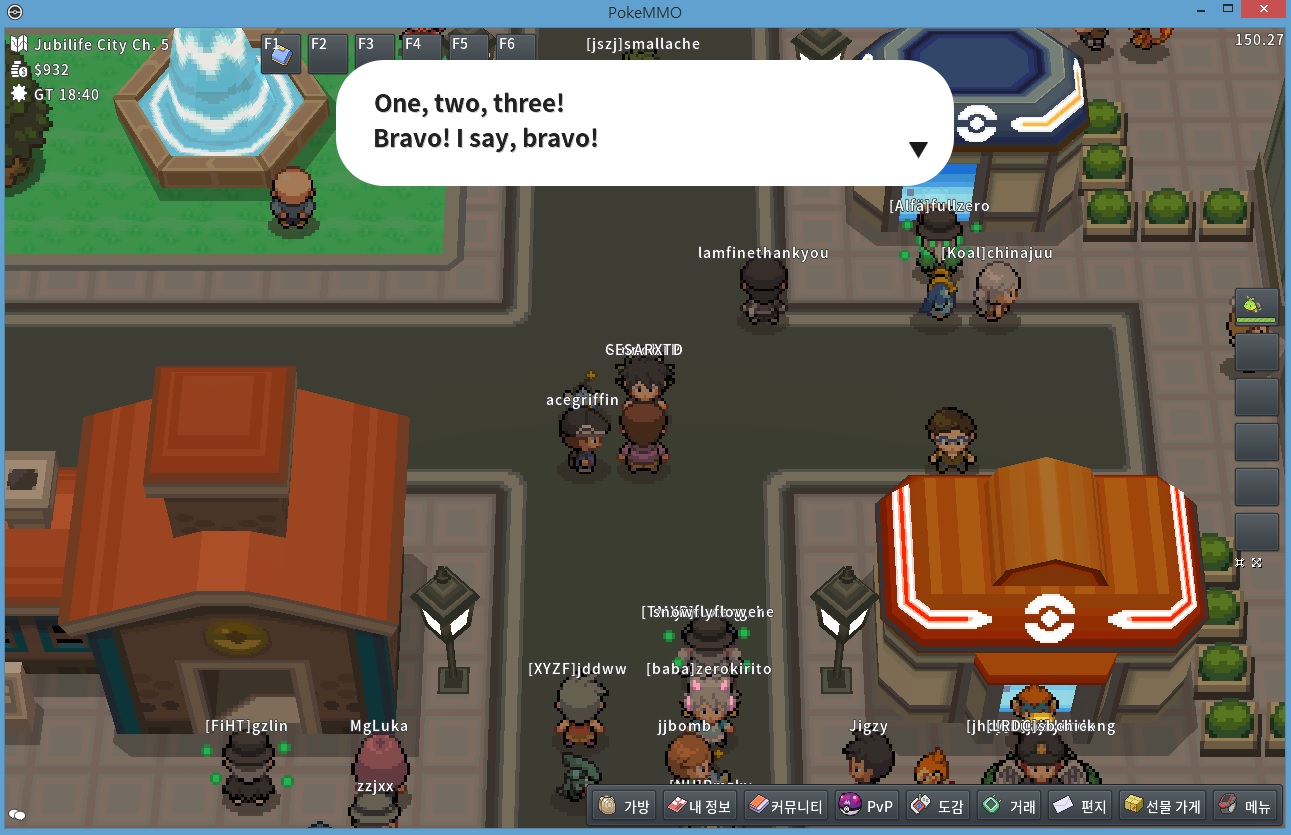Screen dimensions: 1291x835
Task: Advance the dialogue with the black arrow
Action: pos(918,150)
